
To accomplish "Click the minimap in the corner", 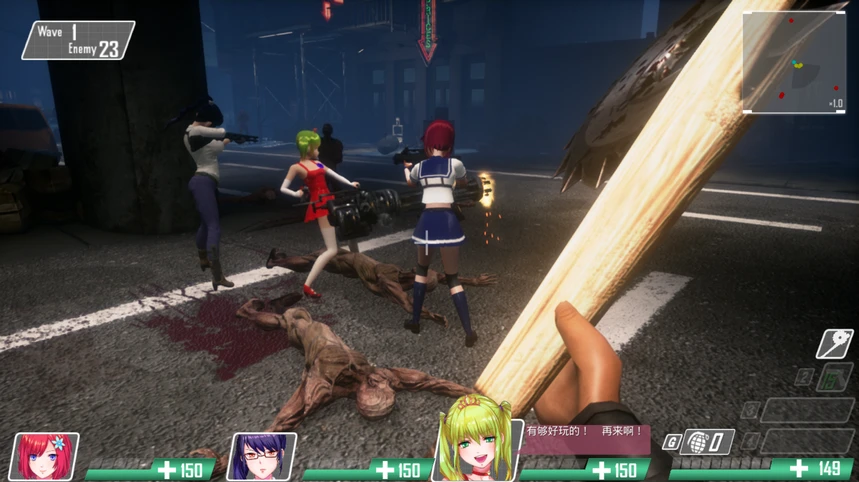I will (x=794, y=62).
